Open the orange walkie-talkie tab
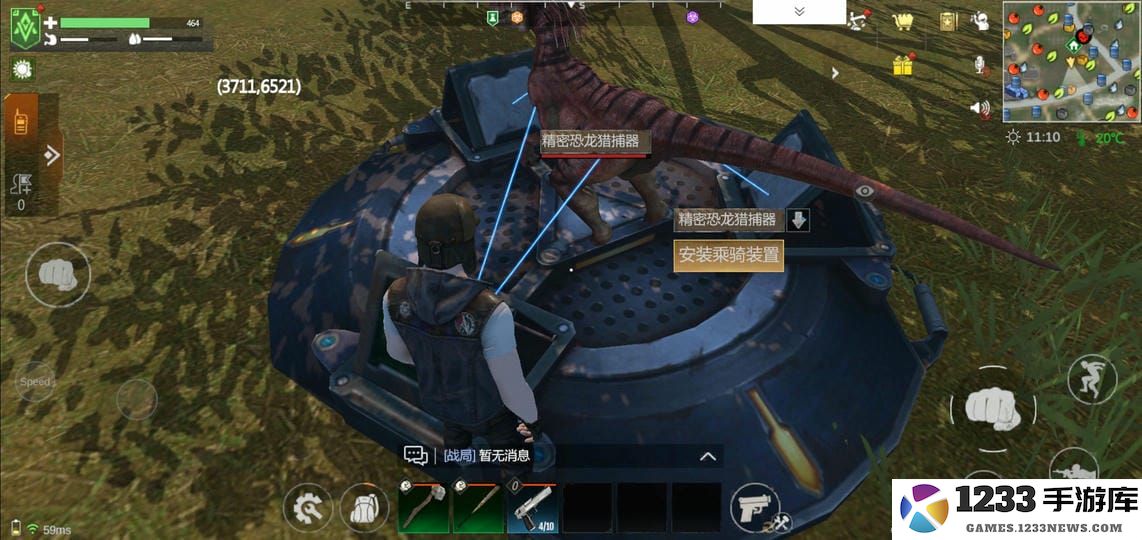 point(21,120)
